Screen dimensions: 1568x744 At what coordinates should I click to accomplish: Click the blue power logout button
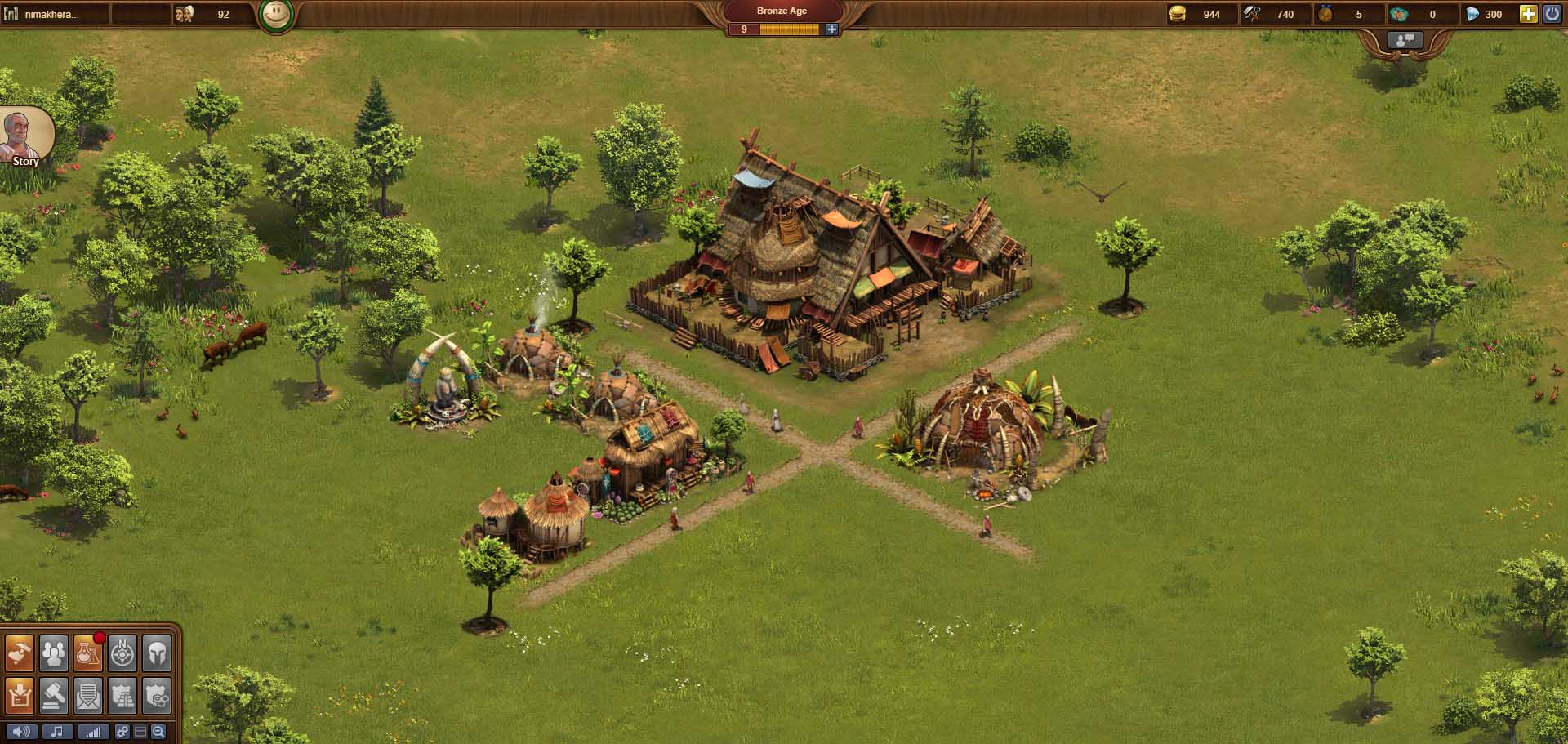[1552, 14]
